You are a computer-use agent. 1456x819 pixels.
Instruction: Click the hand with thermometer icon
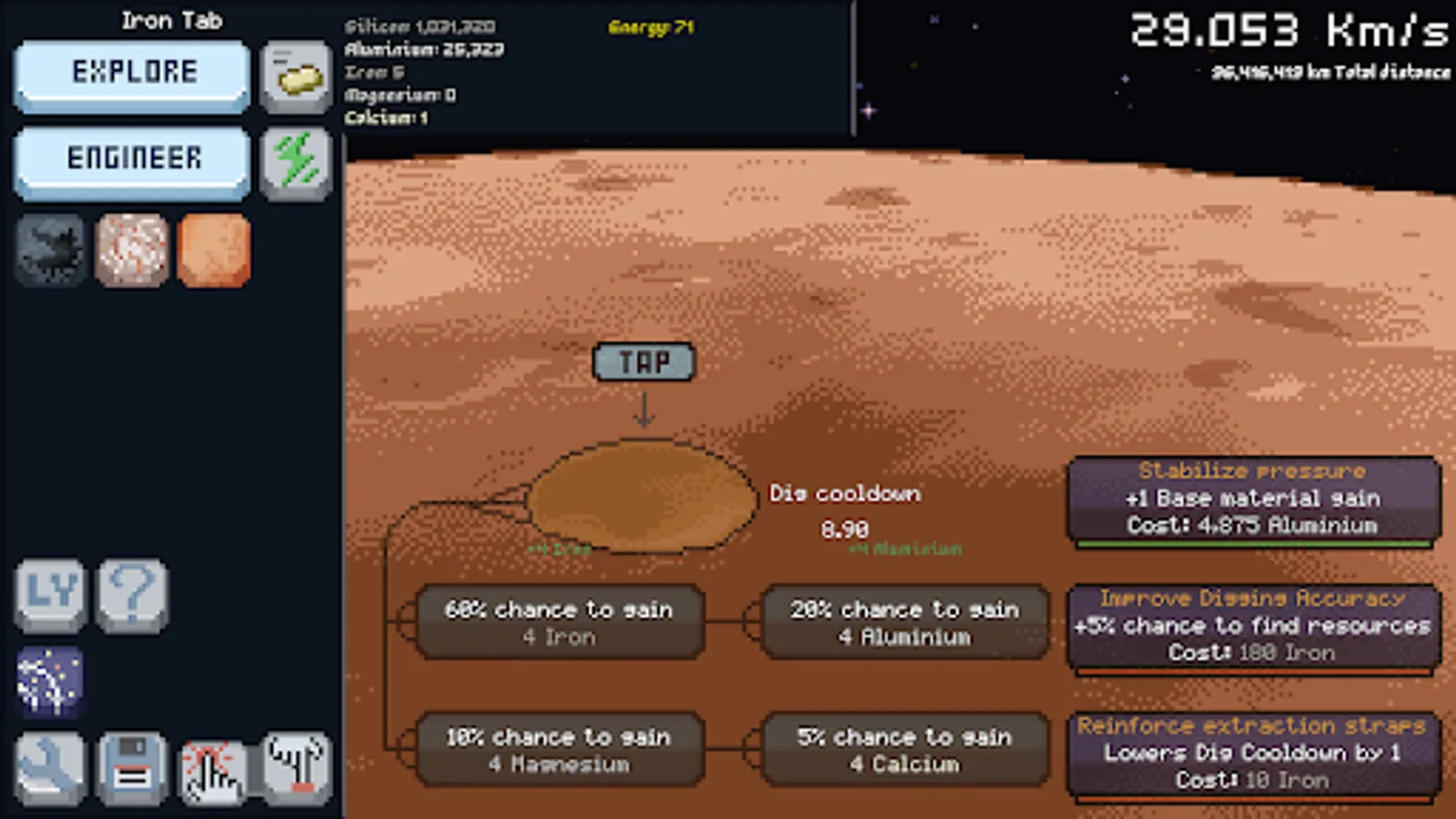[x=293, y=767]
